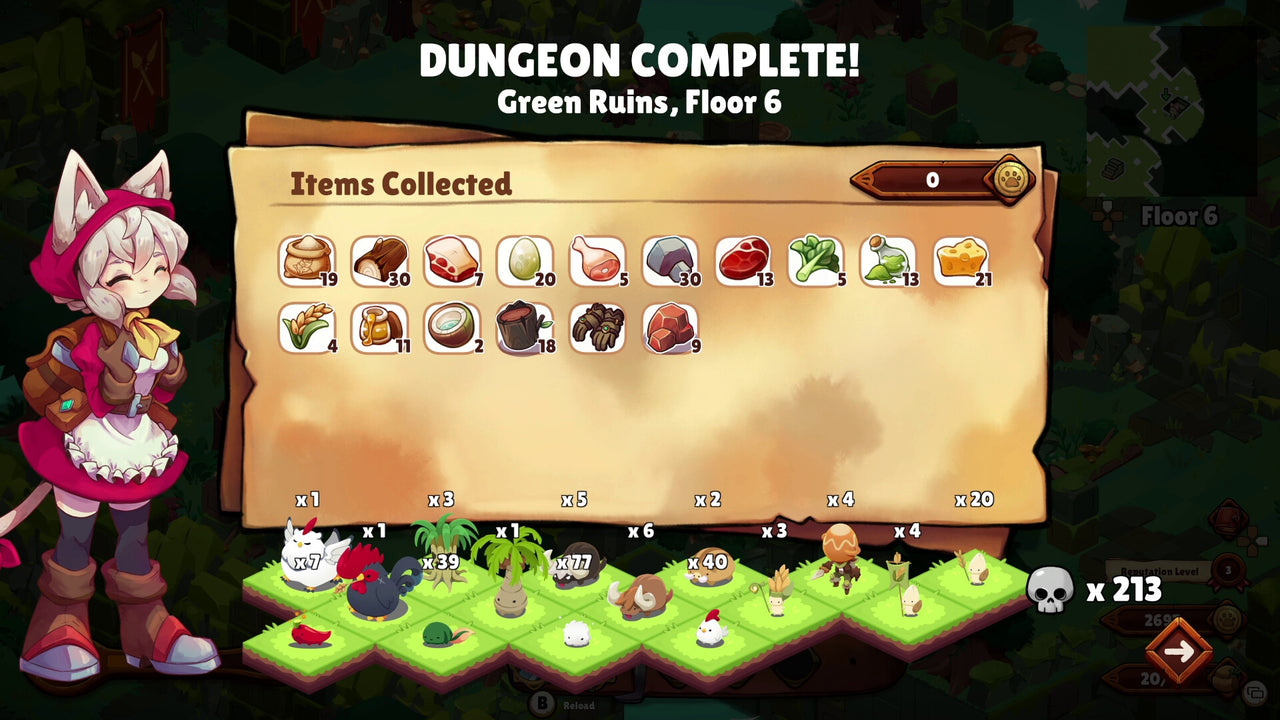Screen dimensions: 1280x720
Task: Click the spider item in items collected
Action: tap(599, 328)
